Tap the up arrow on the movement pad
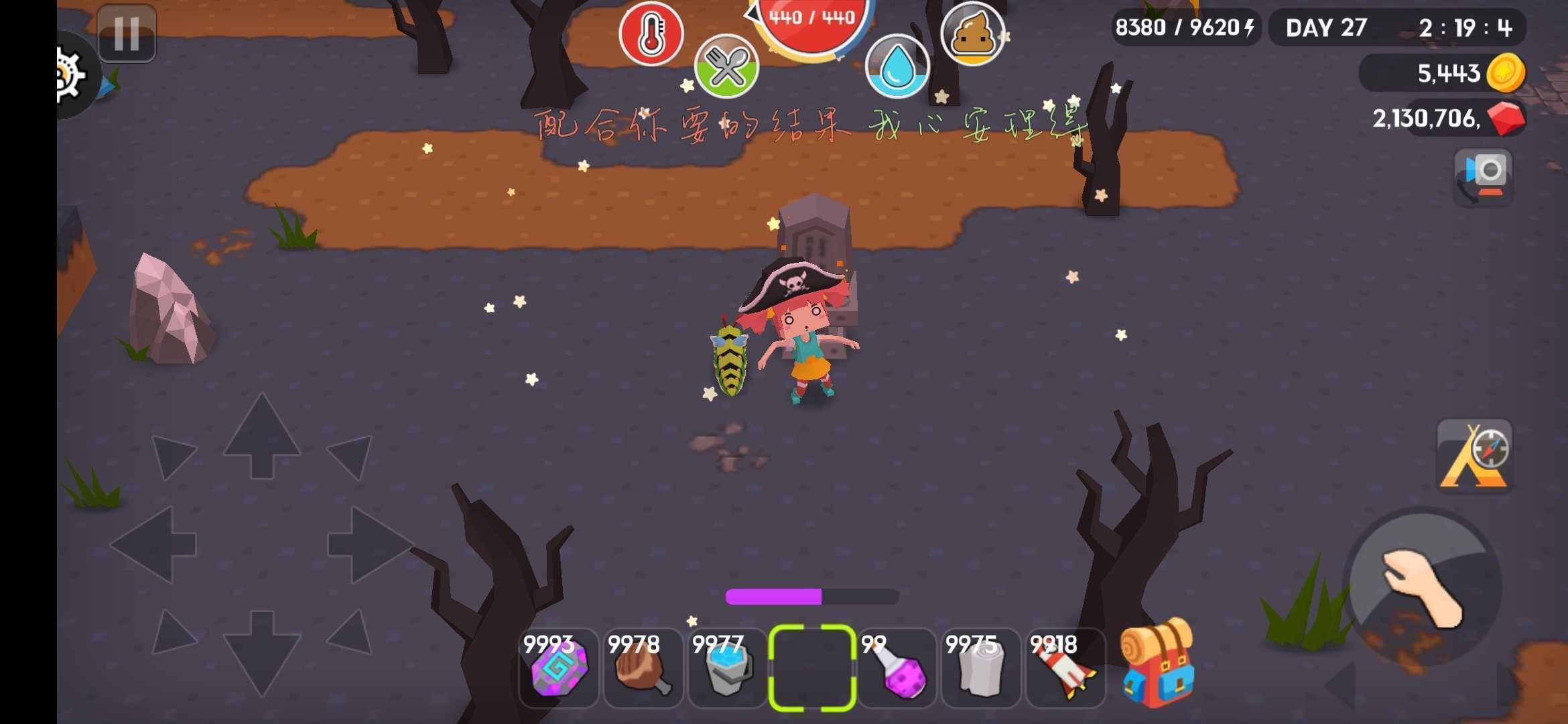This screenshot has width=1568, height=724. [x=261, y=434]
